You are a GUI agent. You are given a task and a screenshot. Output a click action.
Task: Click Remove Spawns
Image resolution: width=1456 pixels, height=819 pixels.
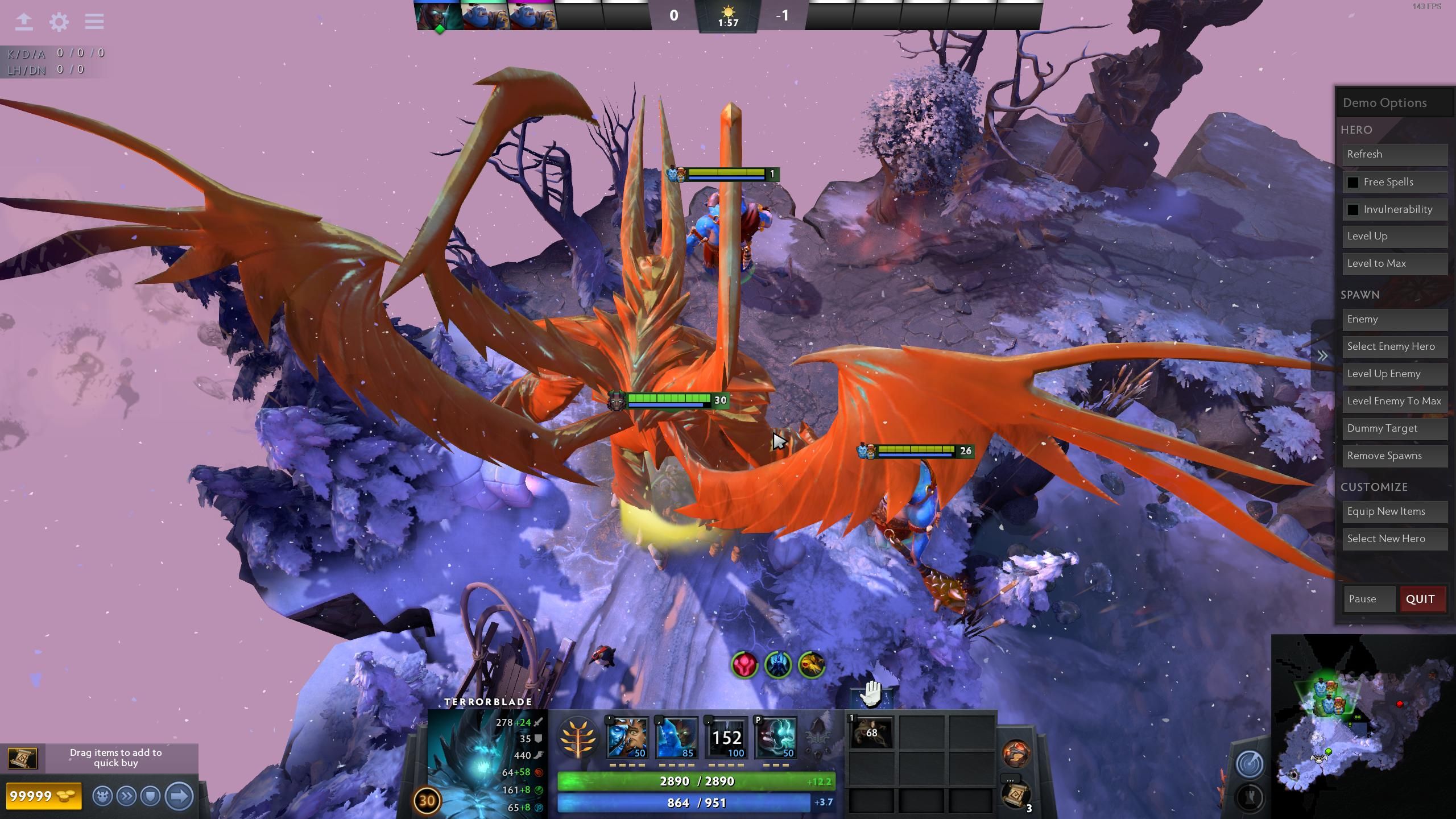point(1395,456)
